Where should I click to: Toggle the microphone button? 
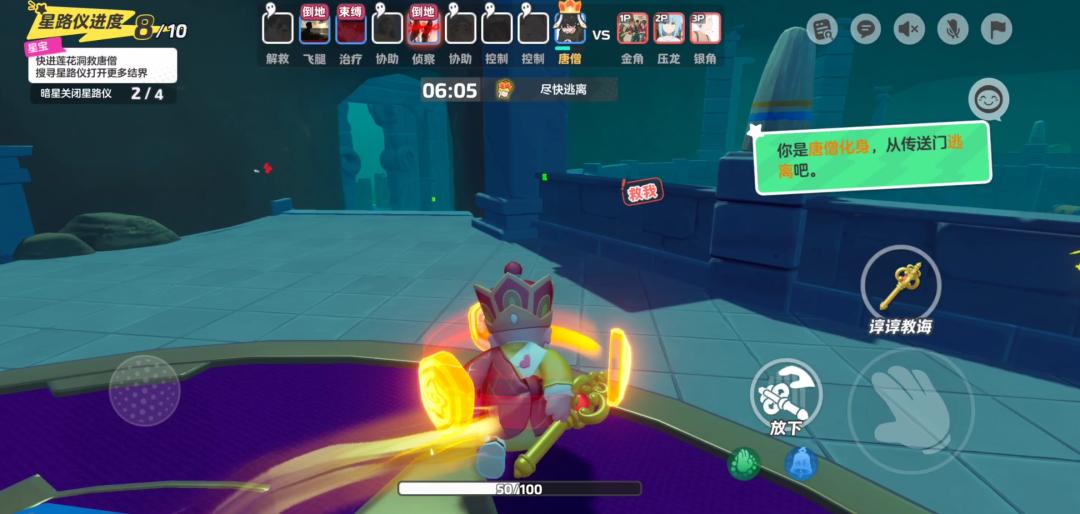point(952,29)
